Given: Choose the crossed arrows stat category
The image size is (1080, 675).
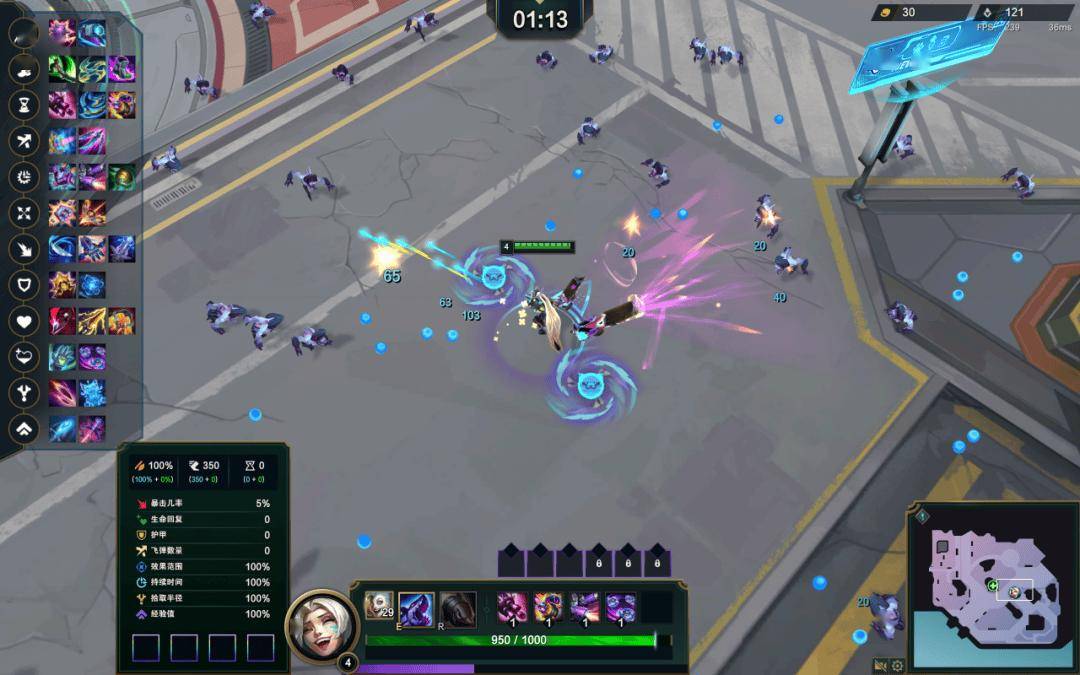Looking at the screenshot, I should click(x=24, y=141).
